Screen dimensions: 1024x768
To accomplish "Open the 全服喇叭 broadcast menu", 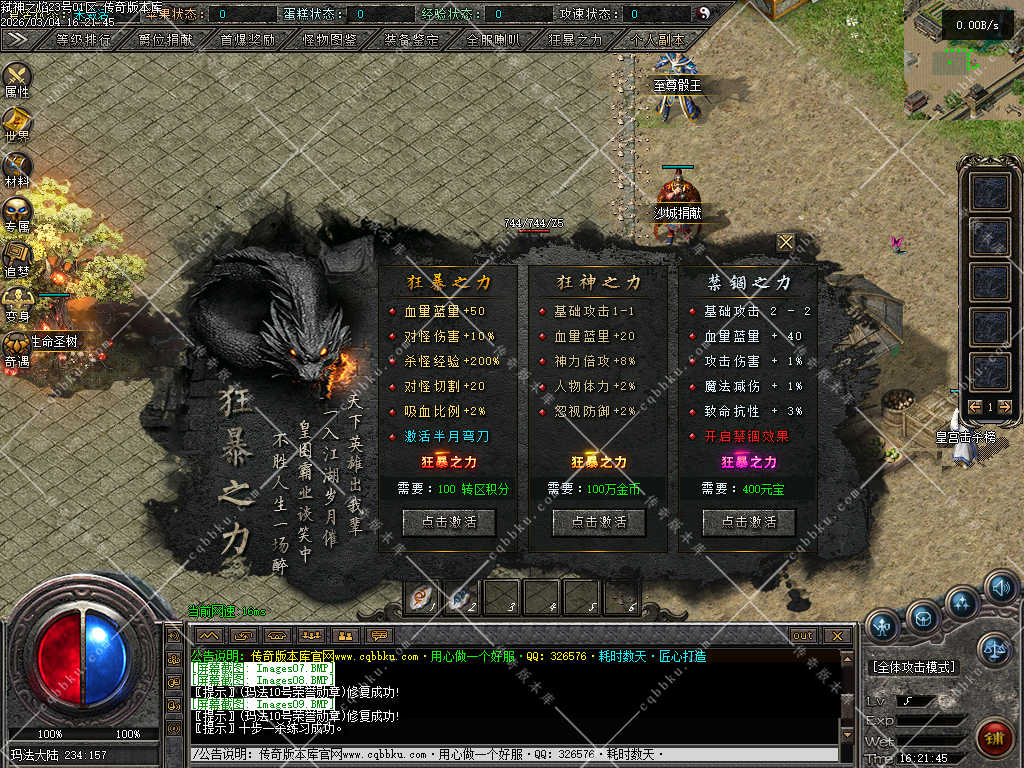I will [493, 40].
